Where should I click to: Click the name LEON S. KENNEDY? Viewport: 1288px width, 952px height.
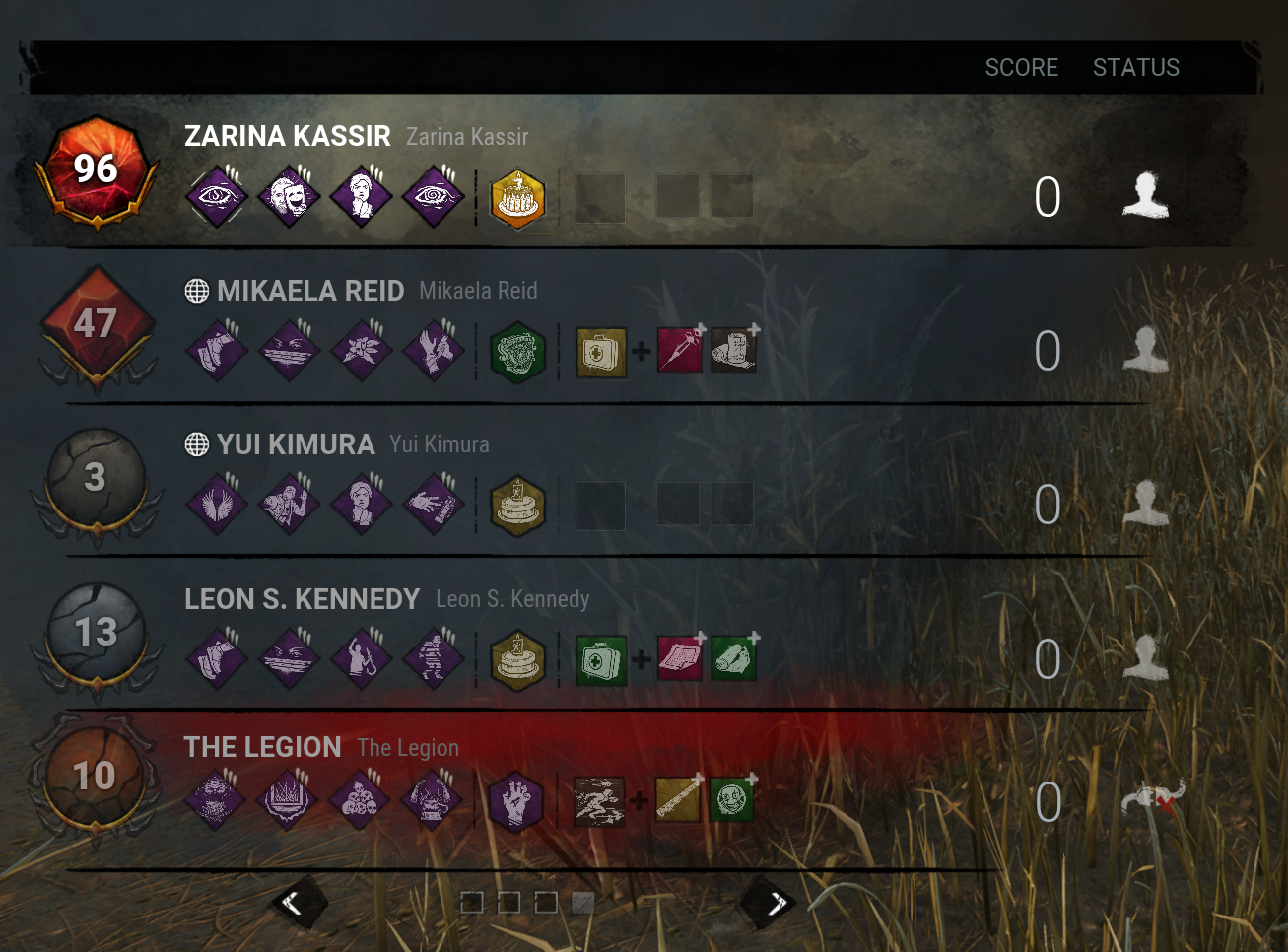pyautogui.click(x=303, y=598)
